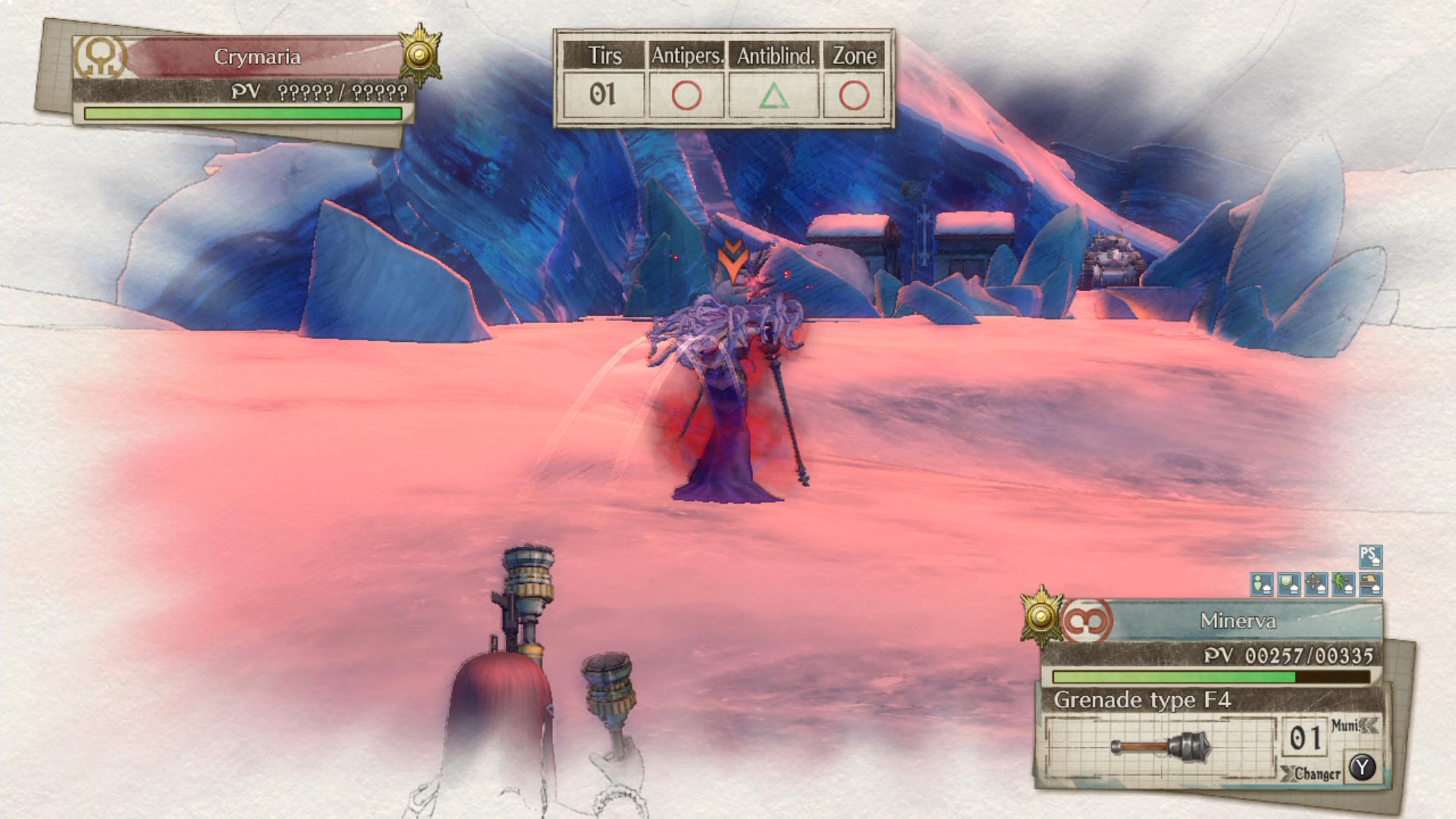Select the grenade thumbnail in the weapon panel
Image resolution: width=1456 pixels, height=819 pixels.
coord(1160,745)
